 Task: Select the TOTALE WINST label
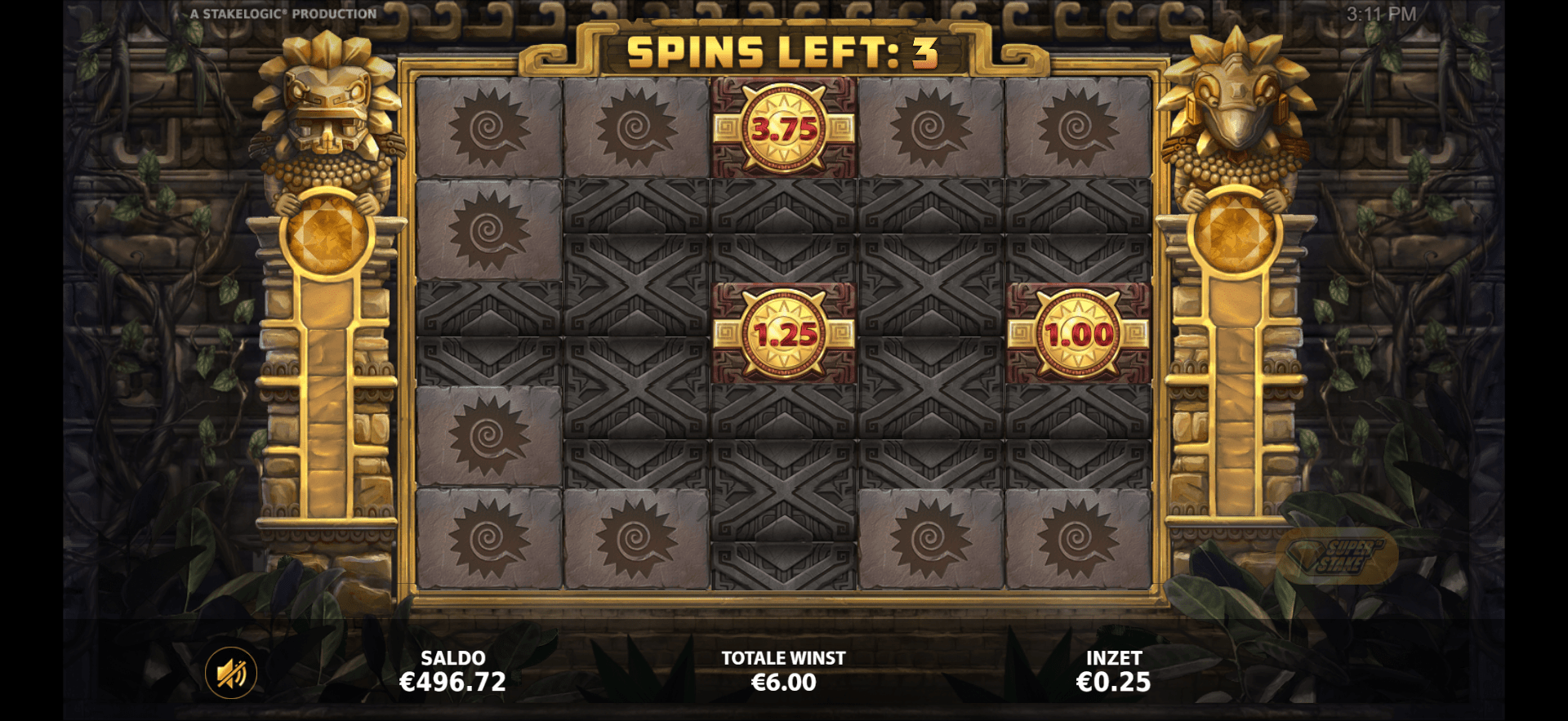tap(782, 657)
